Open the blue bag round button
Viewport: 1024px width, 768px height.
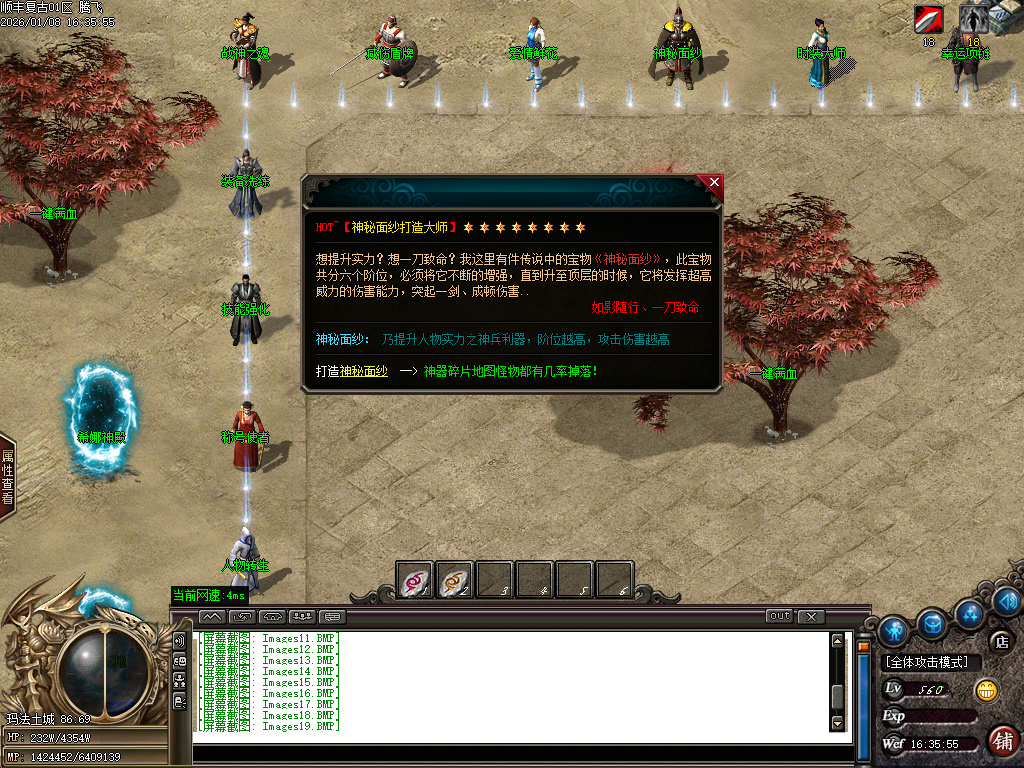click(932, 623)
